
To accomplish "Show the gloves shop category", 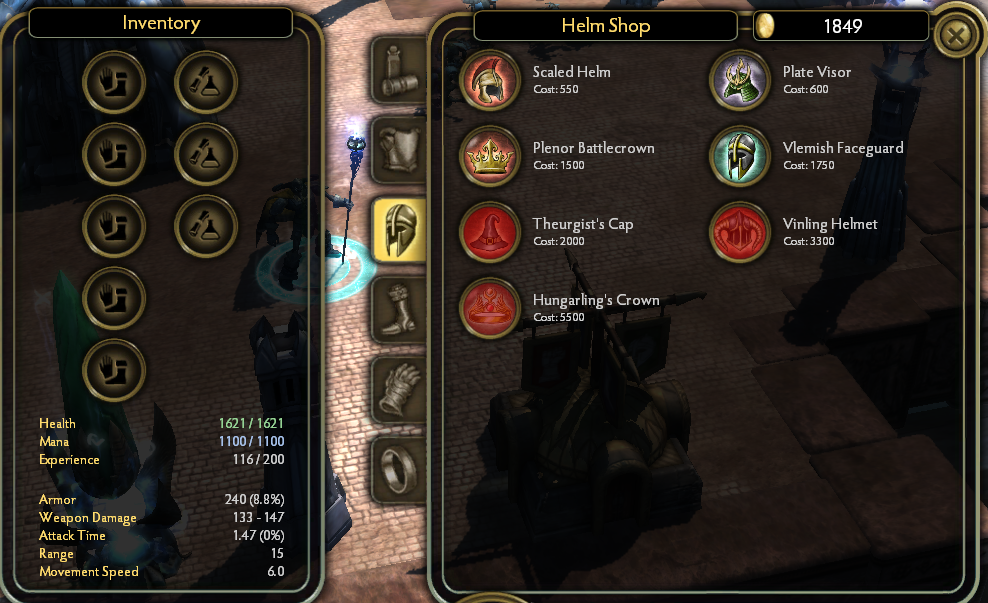I will pyautogui.click(x=400, y=389).
